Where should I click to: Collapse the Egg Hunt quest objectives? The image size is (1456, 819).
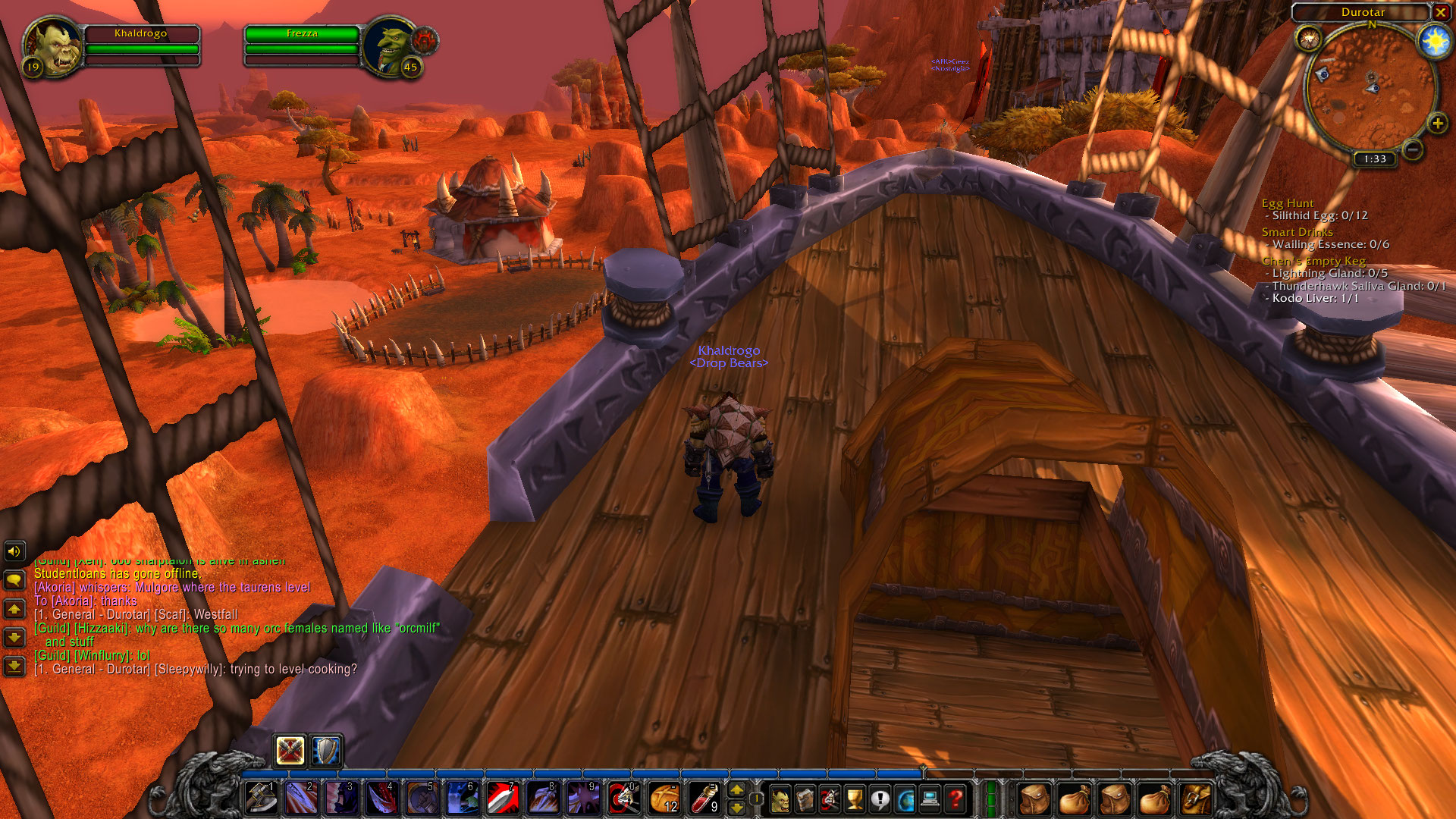1288,203
